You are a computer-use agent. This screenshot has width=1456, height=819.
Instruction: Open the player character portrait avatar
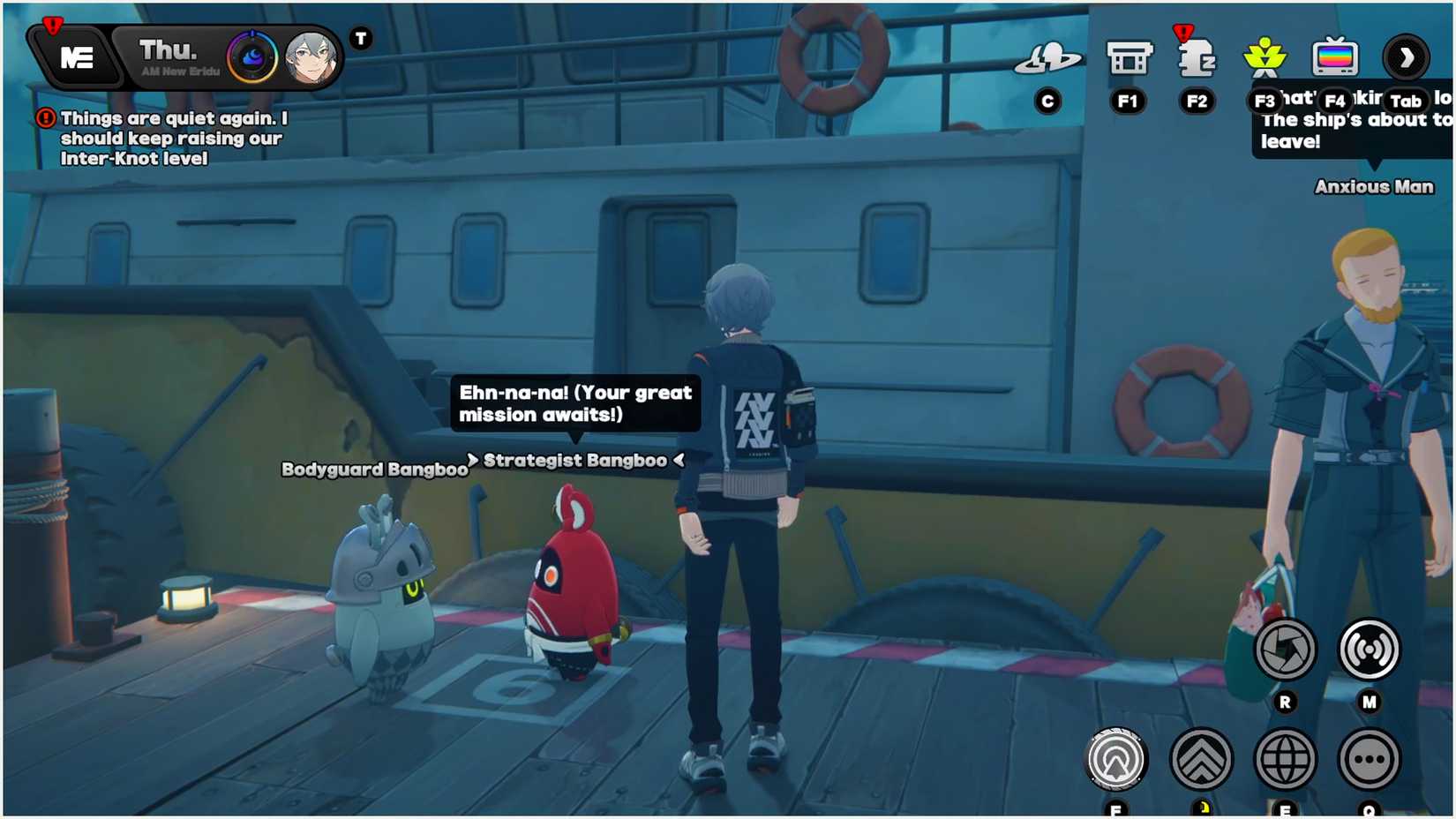tap(311, 56)
